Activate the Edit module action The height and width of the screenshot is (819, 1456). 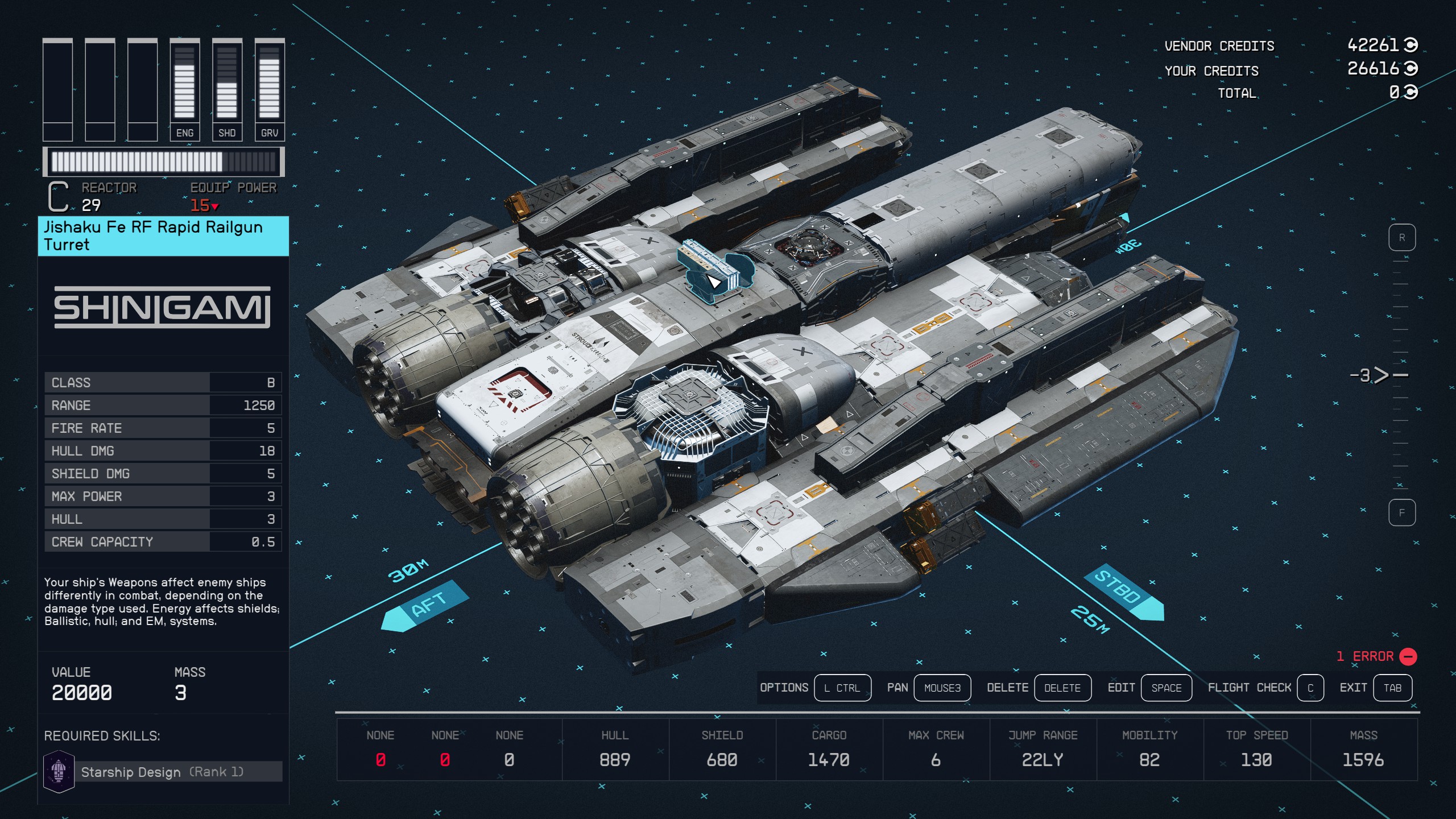click(x=1166, y=688)
